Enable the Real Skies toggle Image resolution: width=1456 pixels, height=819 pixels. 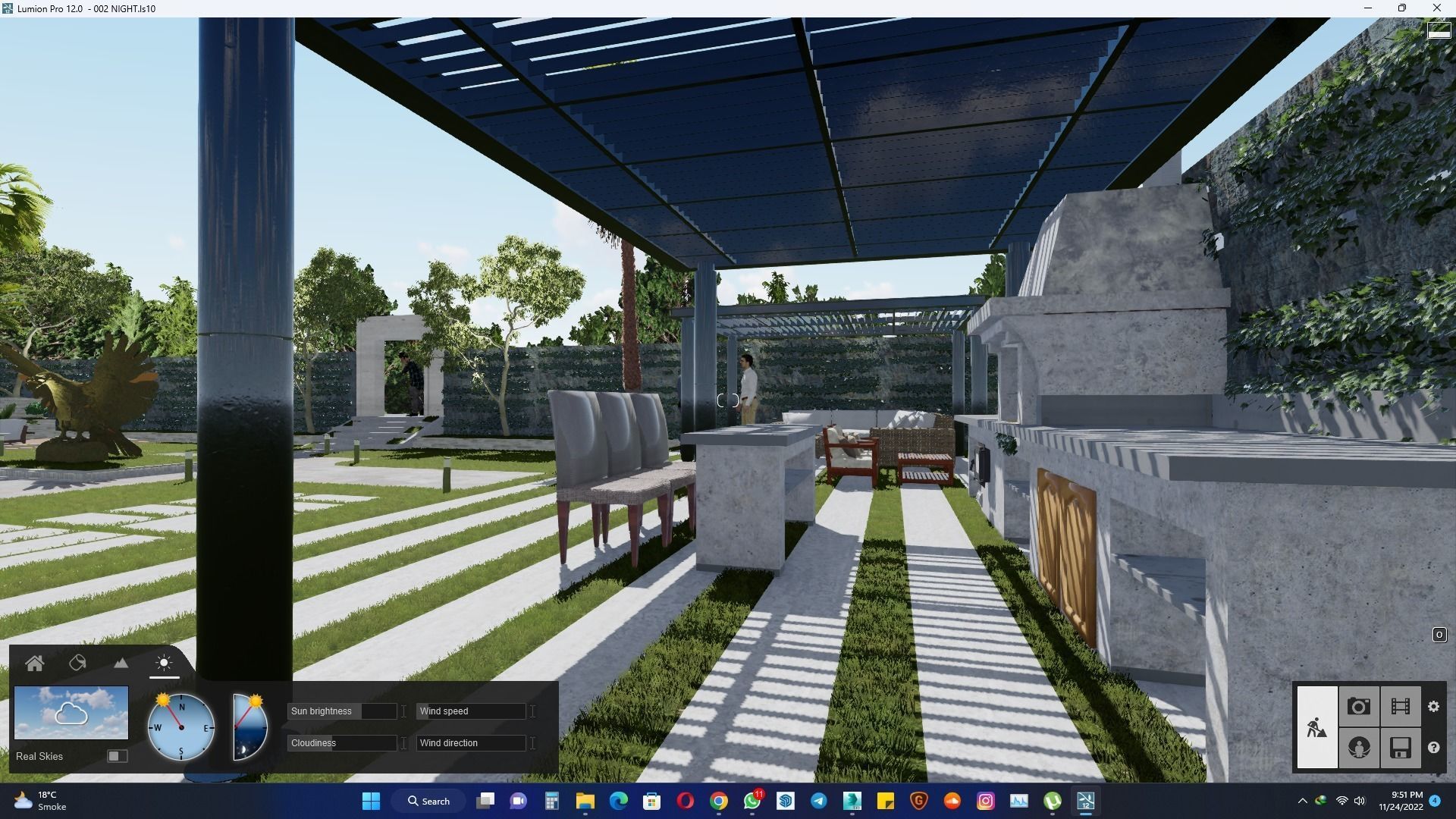pyautogui.click(x=117, y=755)
